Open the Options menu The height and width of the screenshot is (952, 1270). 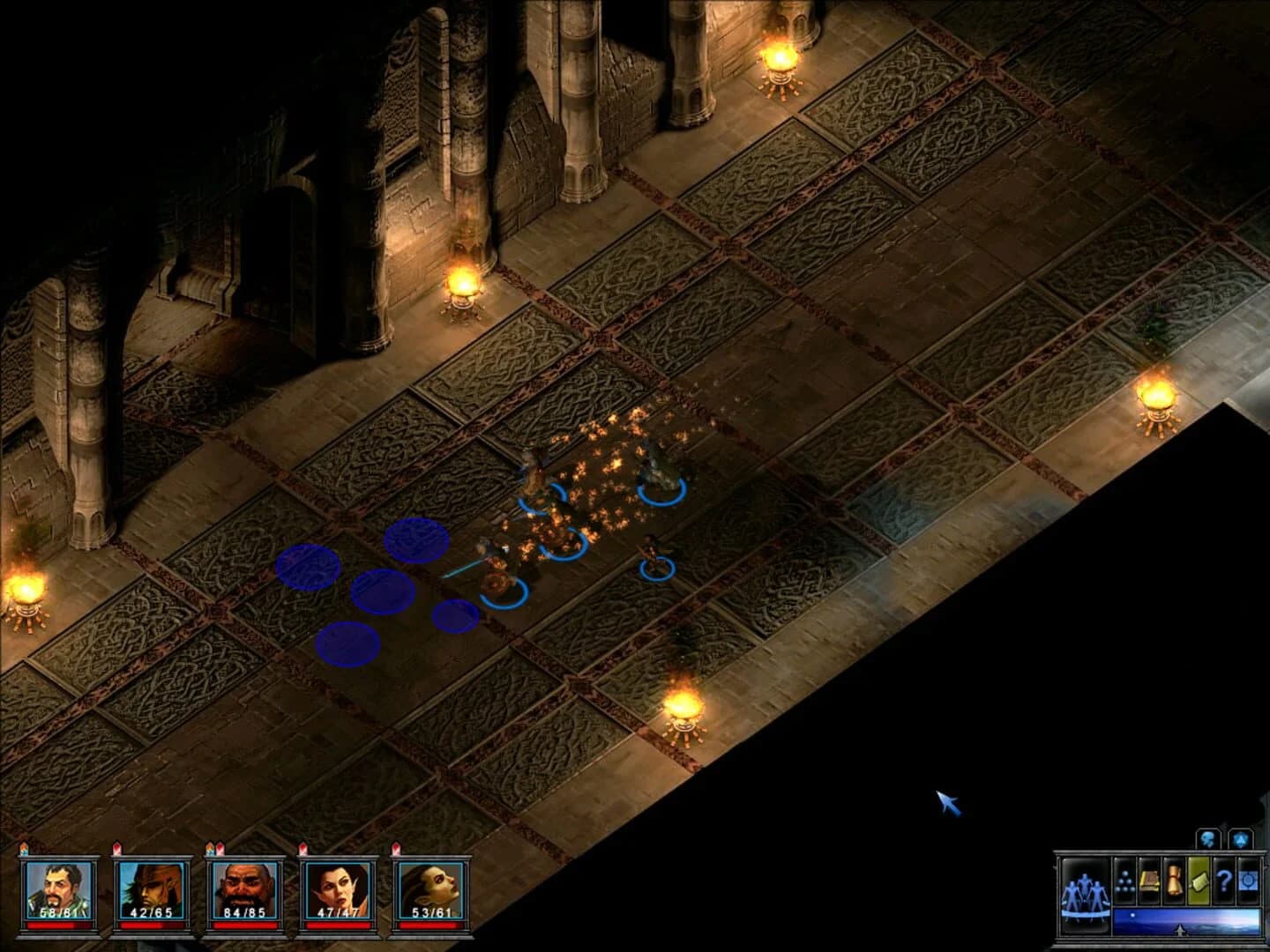tap(1248, 881)
